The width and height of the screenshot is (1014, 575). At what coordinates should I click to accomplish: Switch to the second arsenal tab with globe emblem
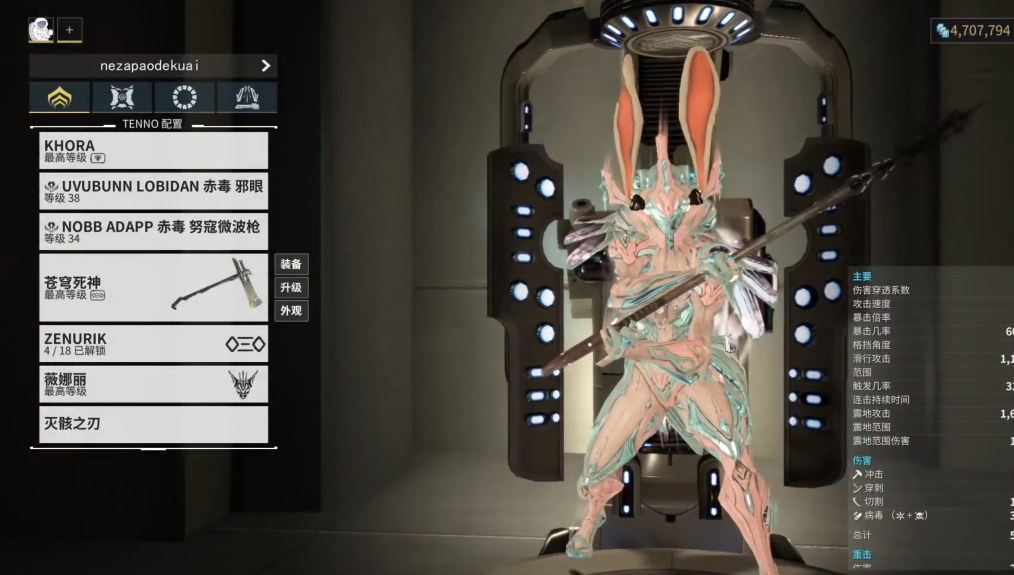click(122, 97)
